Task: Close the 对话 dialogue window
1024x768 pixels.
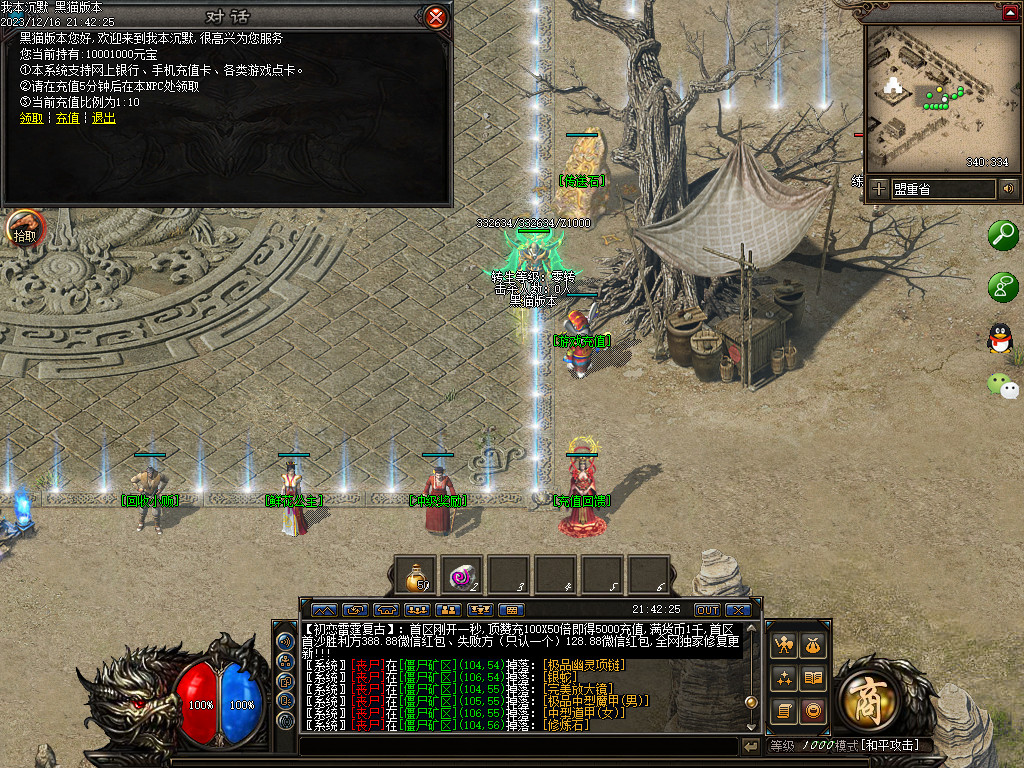Action: click(x=435, y=17)
